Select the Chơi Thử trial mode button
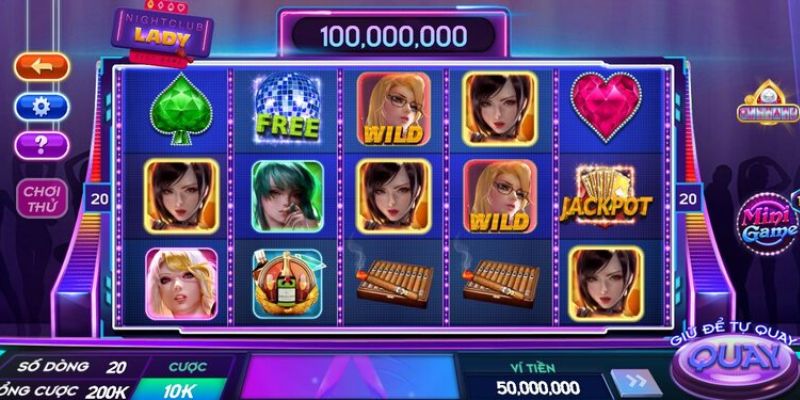The image size is (800, 400). 42,197
